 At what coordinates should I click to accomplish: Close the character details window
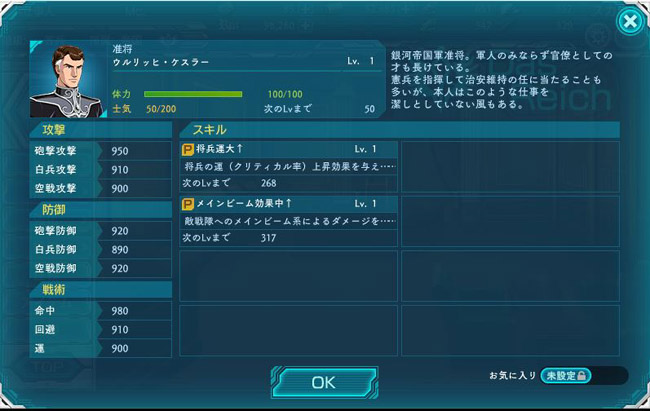click(628, 21)
